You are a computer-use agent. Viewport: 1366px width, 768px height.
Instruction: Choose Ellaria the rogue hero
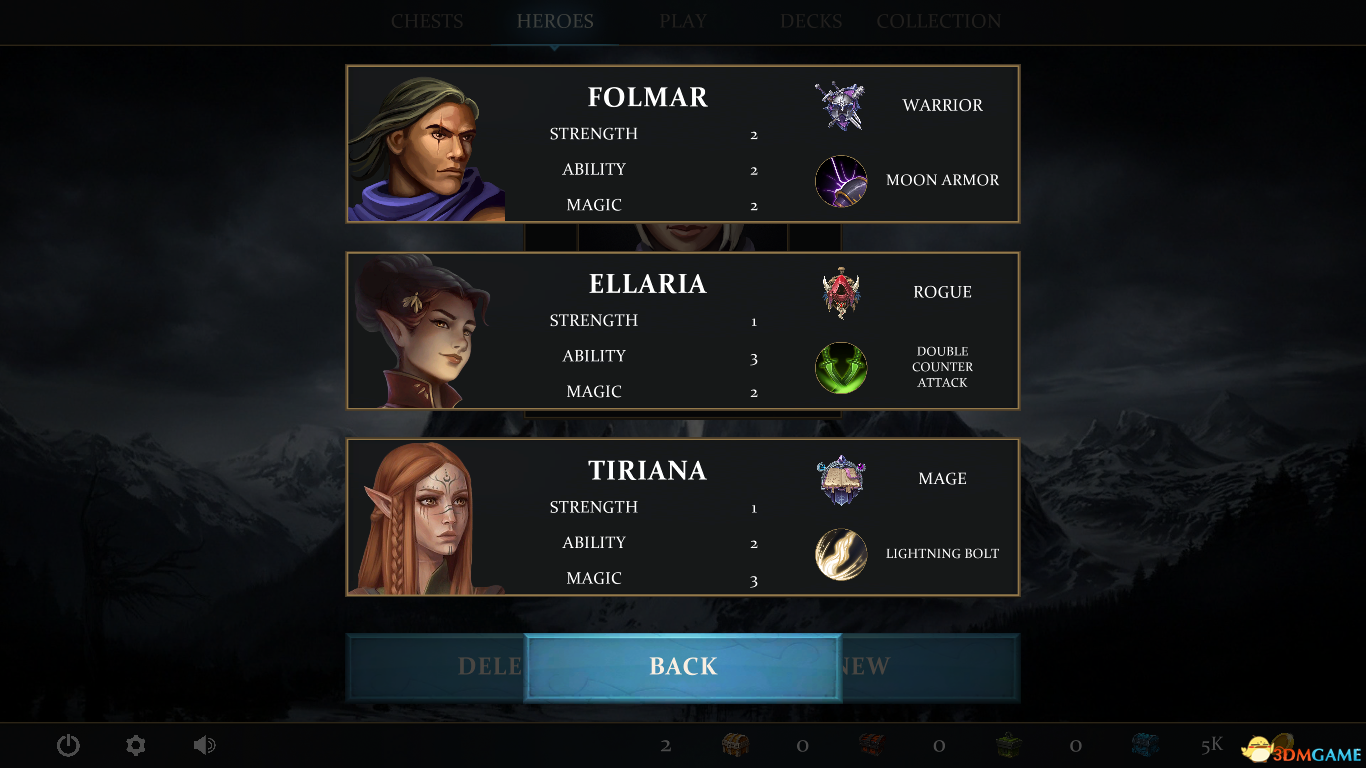point(647,284)
